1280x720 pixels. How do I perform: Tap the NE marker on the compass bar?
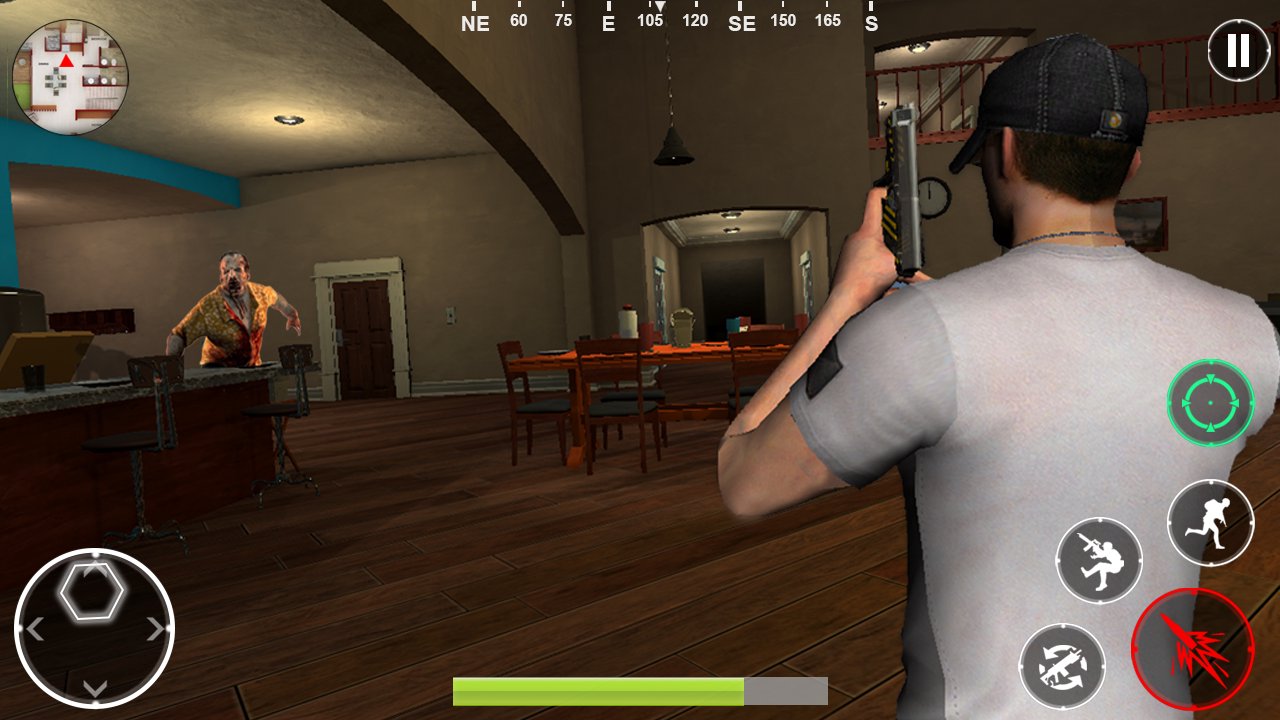[474, 23]
